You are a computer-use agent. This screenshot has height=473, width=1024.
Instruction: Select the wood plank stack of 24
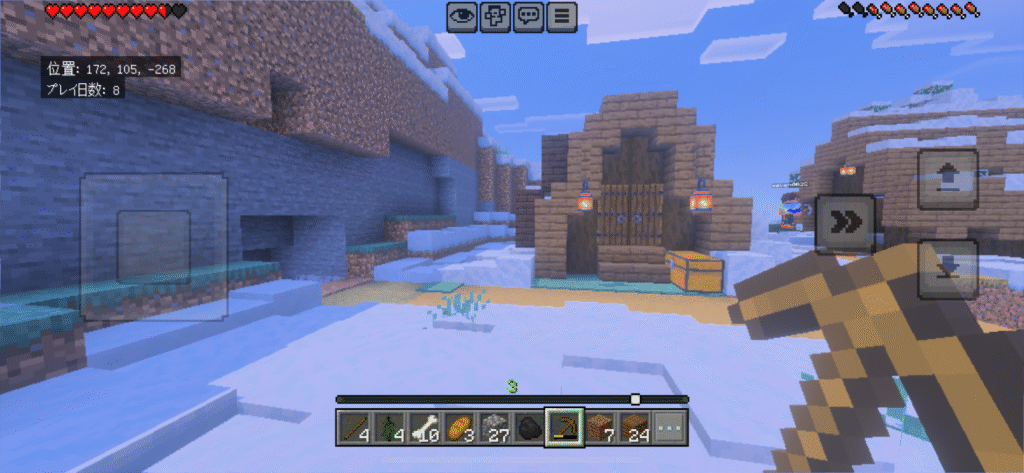point(634,428)
